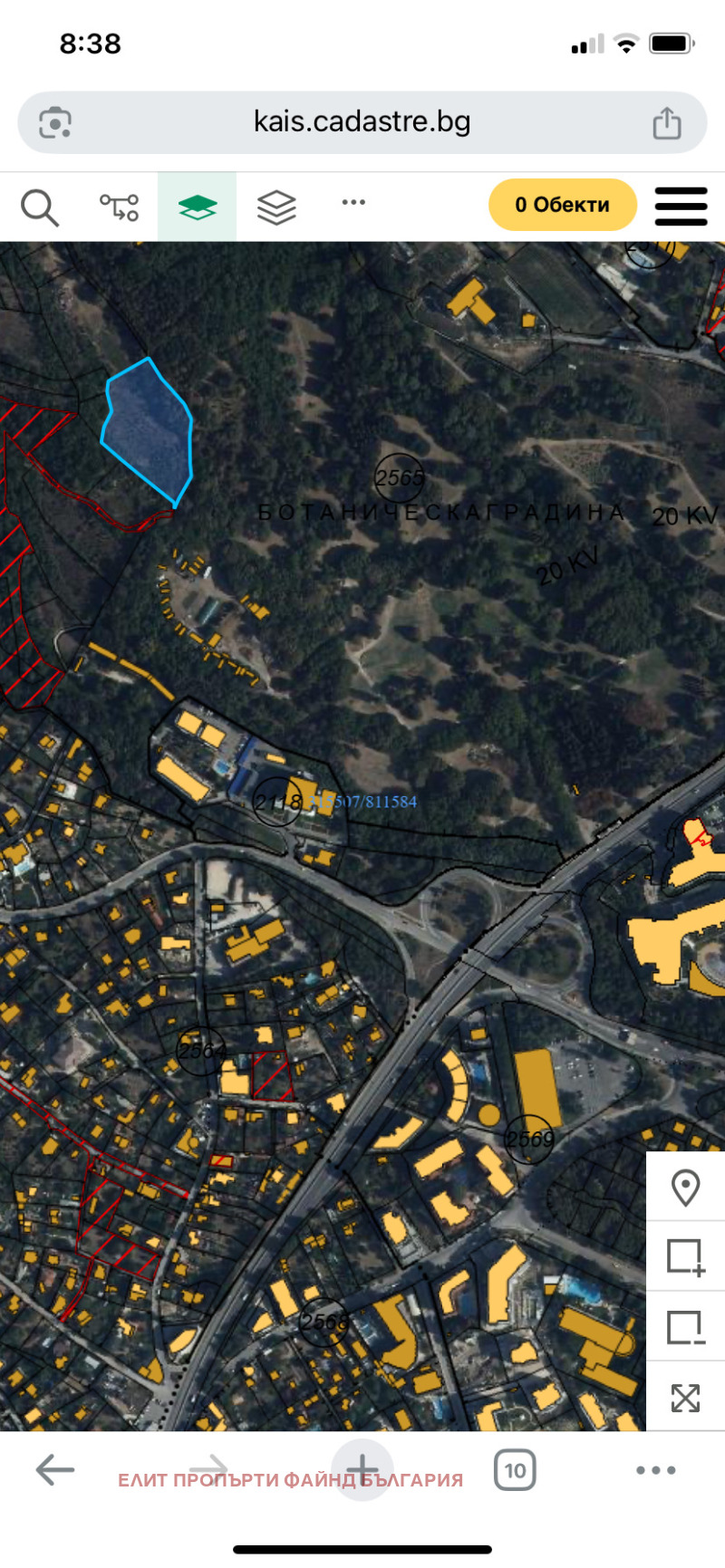Select the connected nodes route tool
725x1568 pixels.
(x=119, y=207)
